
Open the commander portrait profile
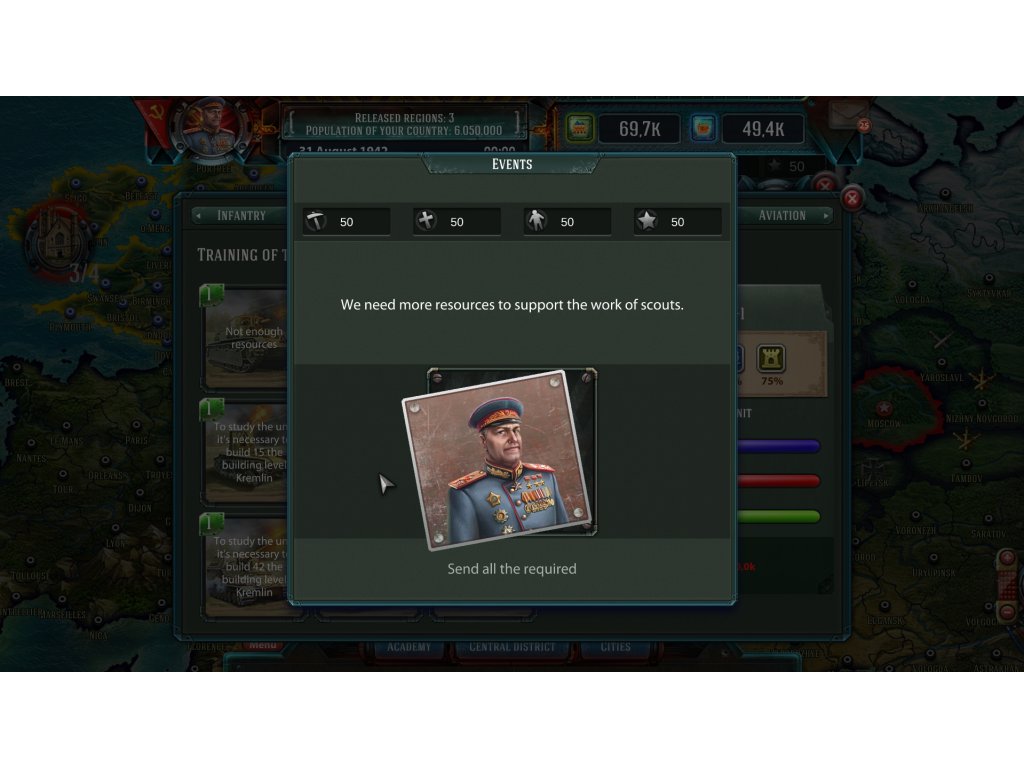point(209,128)
